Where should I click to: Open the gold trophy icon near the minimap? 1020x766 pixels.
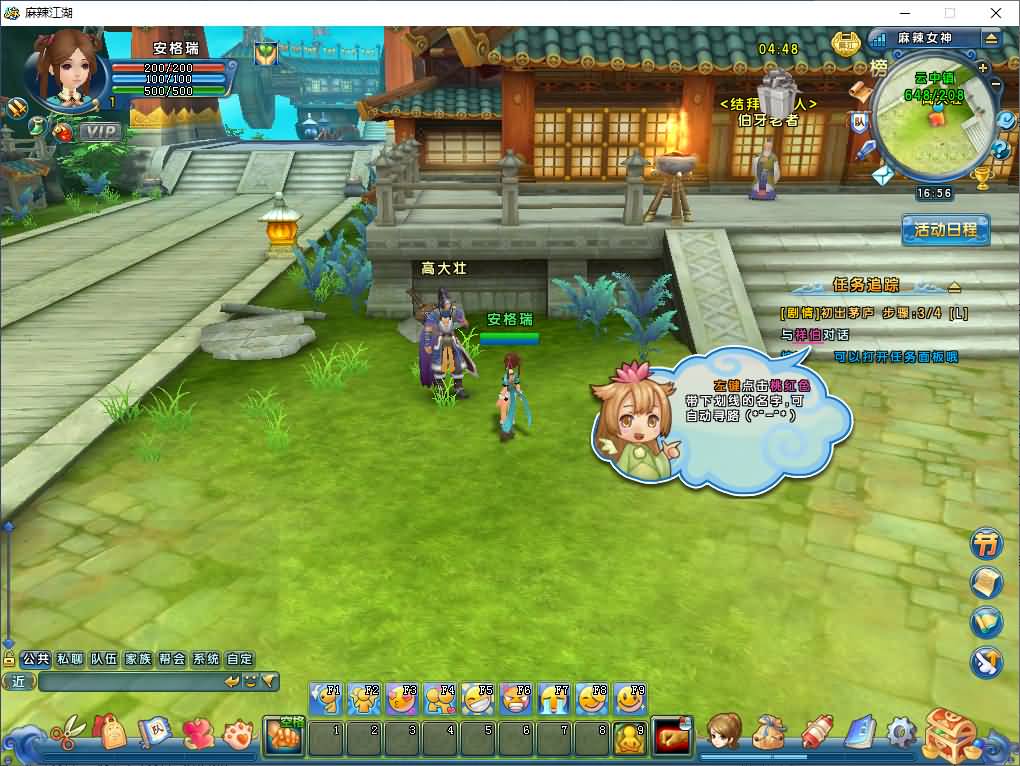pos(983,178)
